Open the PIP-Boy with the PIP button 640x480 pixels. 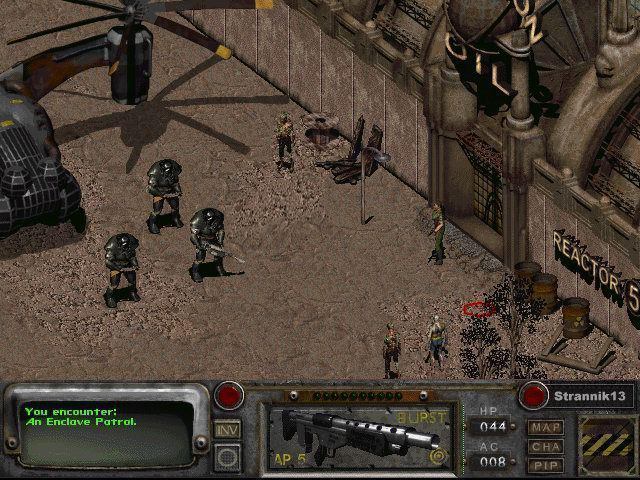[546, 464]
